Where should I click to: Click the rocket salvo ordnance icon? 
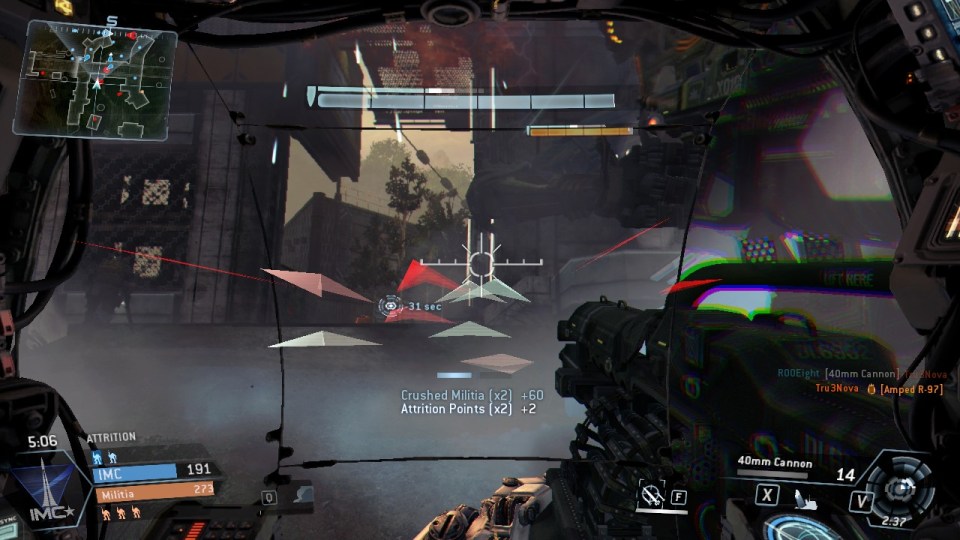point(804,496)
